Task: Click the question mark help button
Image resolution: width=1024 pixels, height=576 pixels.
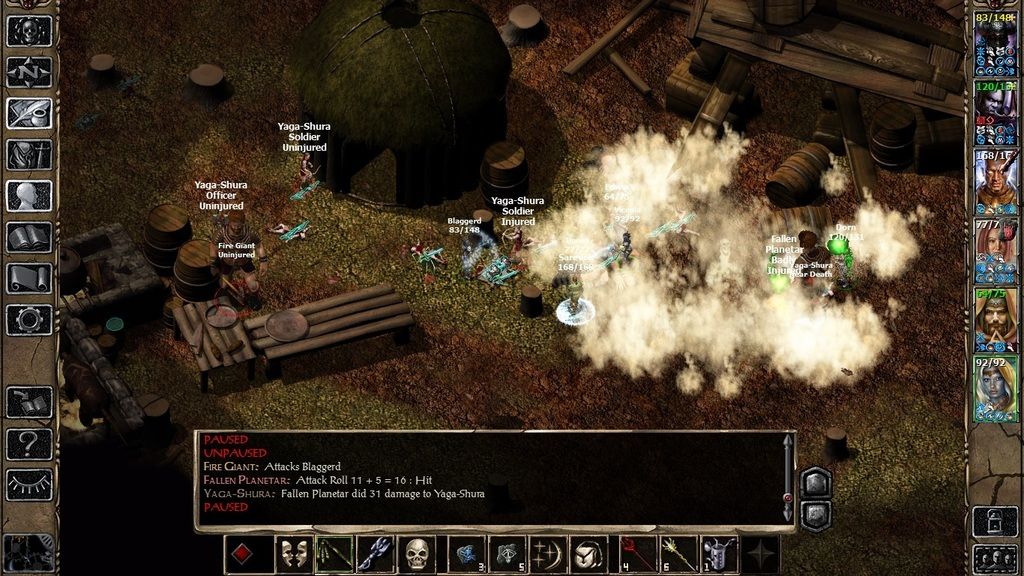Action: [x=29, y=443]
